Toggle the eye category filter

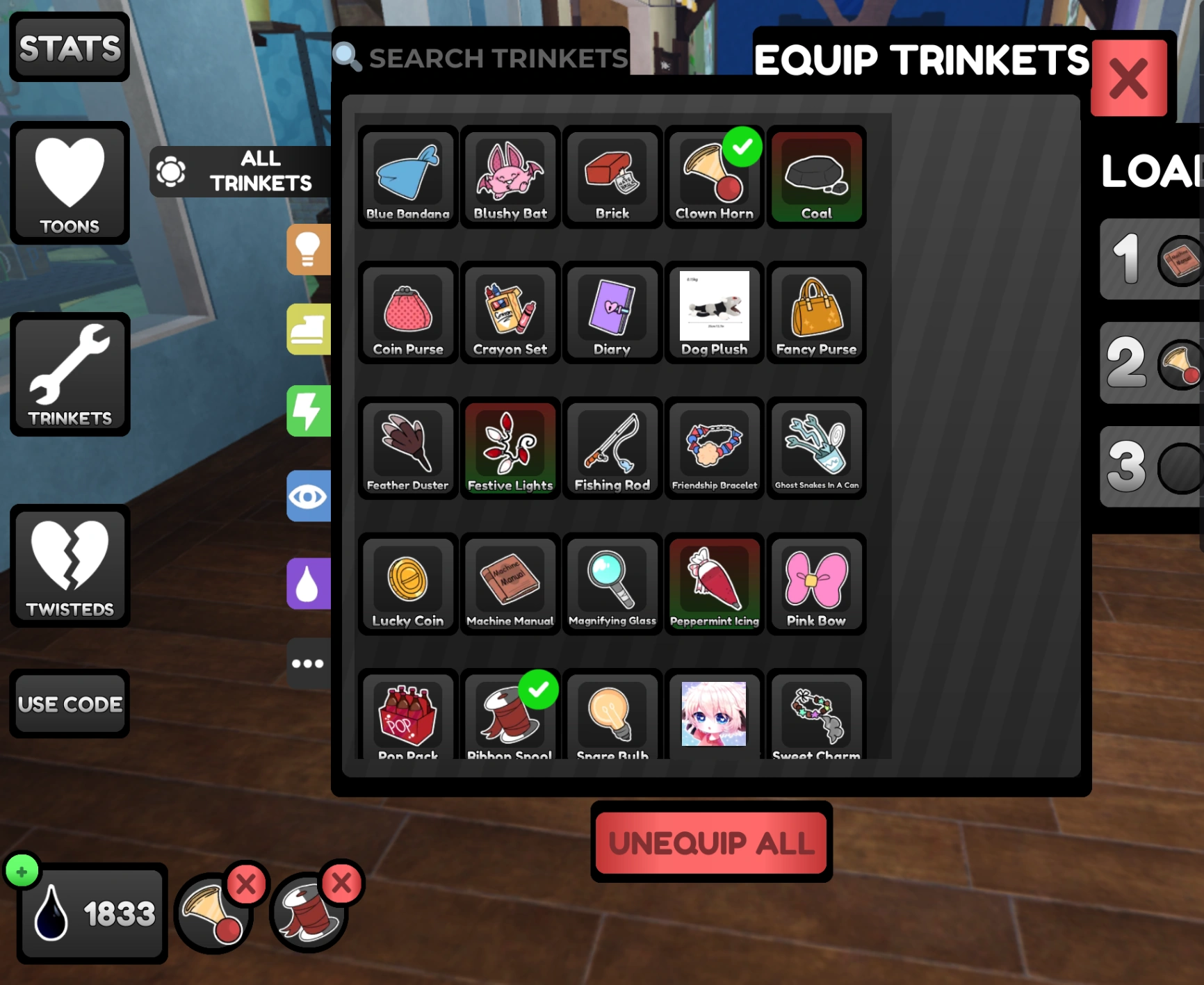(309, 496)
